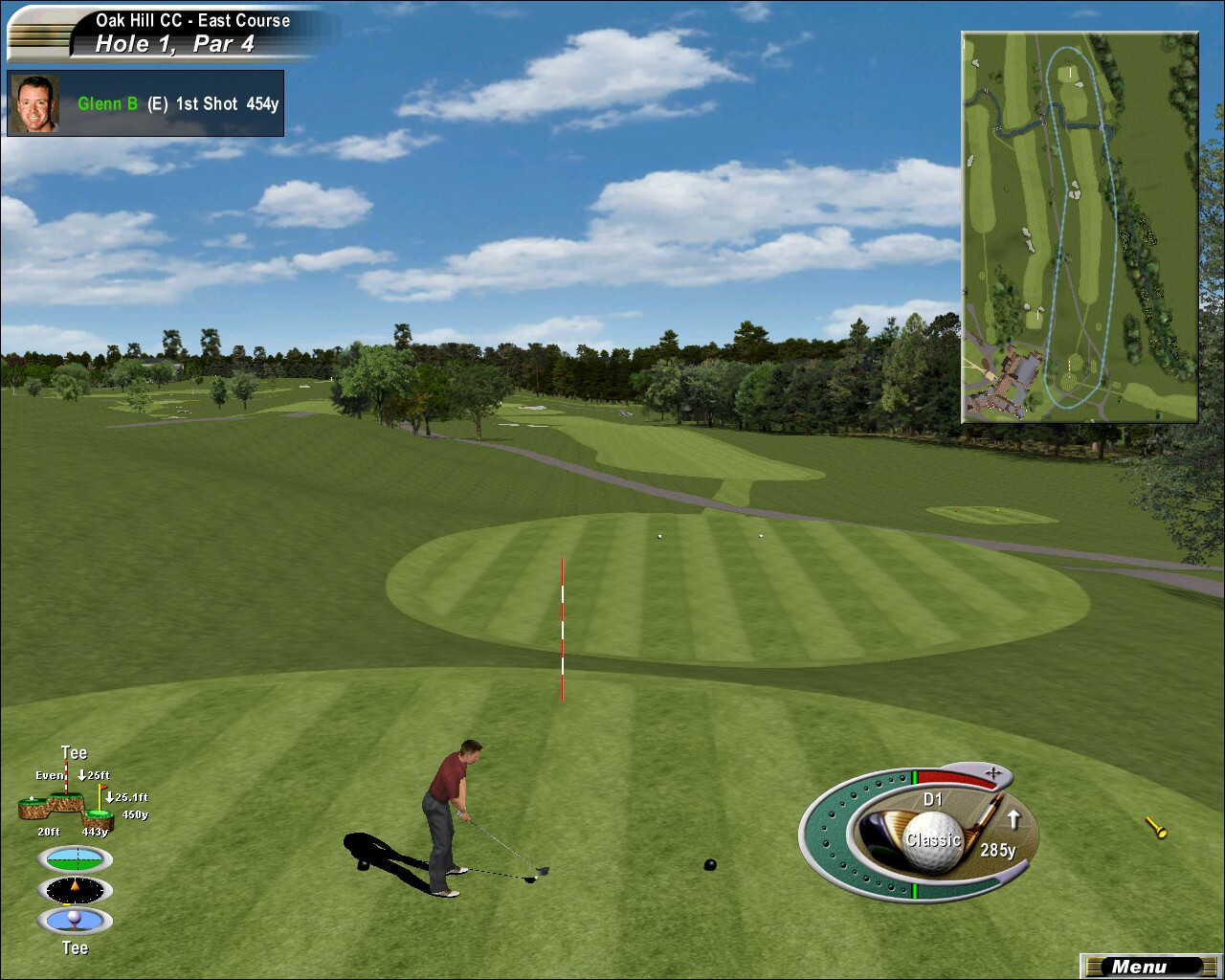Viewport: 1225px width, 980px height.
Task: Click Glenn B's player portrait
Action: point(35,103)
